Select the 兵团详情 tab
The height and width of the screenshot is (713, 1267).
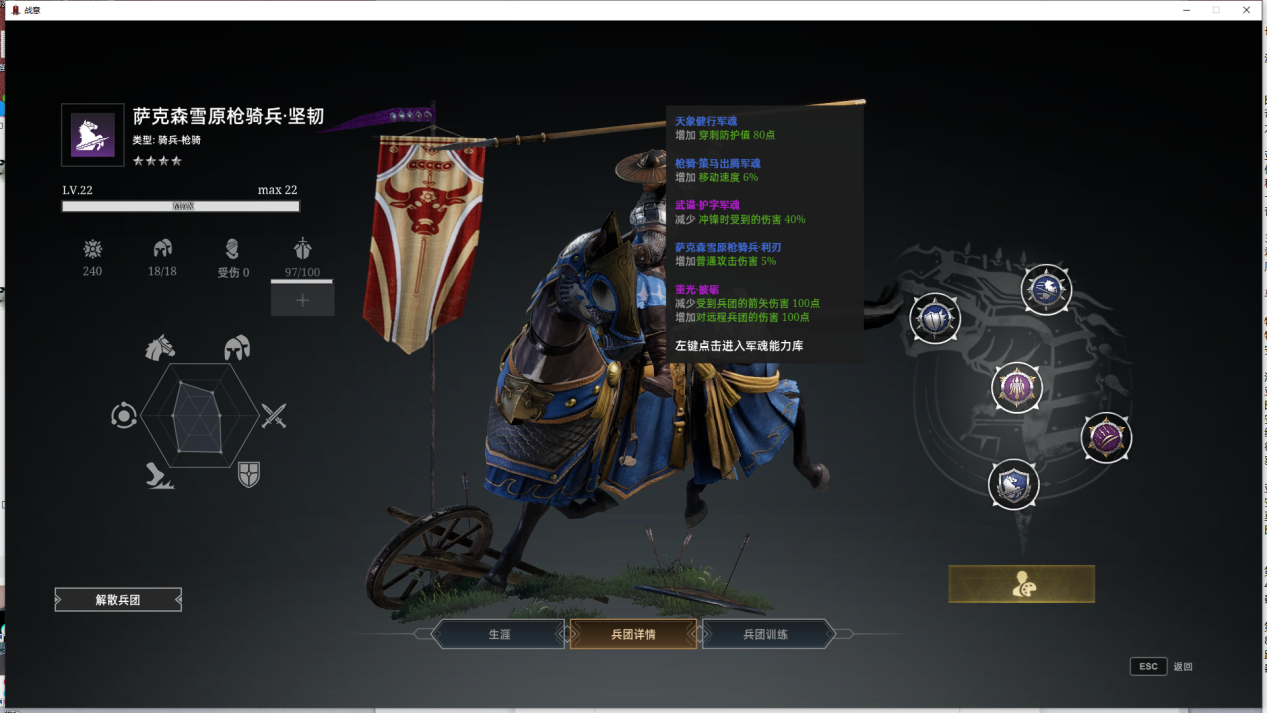[x=633, y=634]
